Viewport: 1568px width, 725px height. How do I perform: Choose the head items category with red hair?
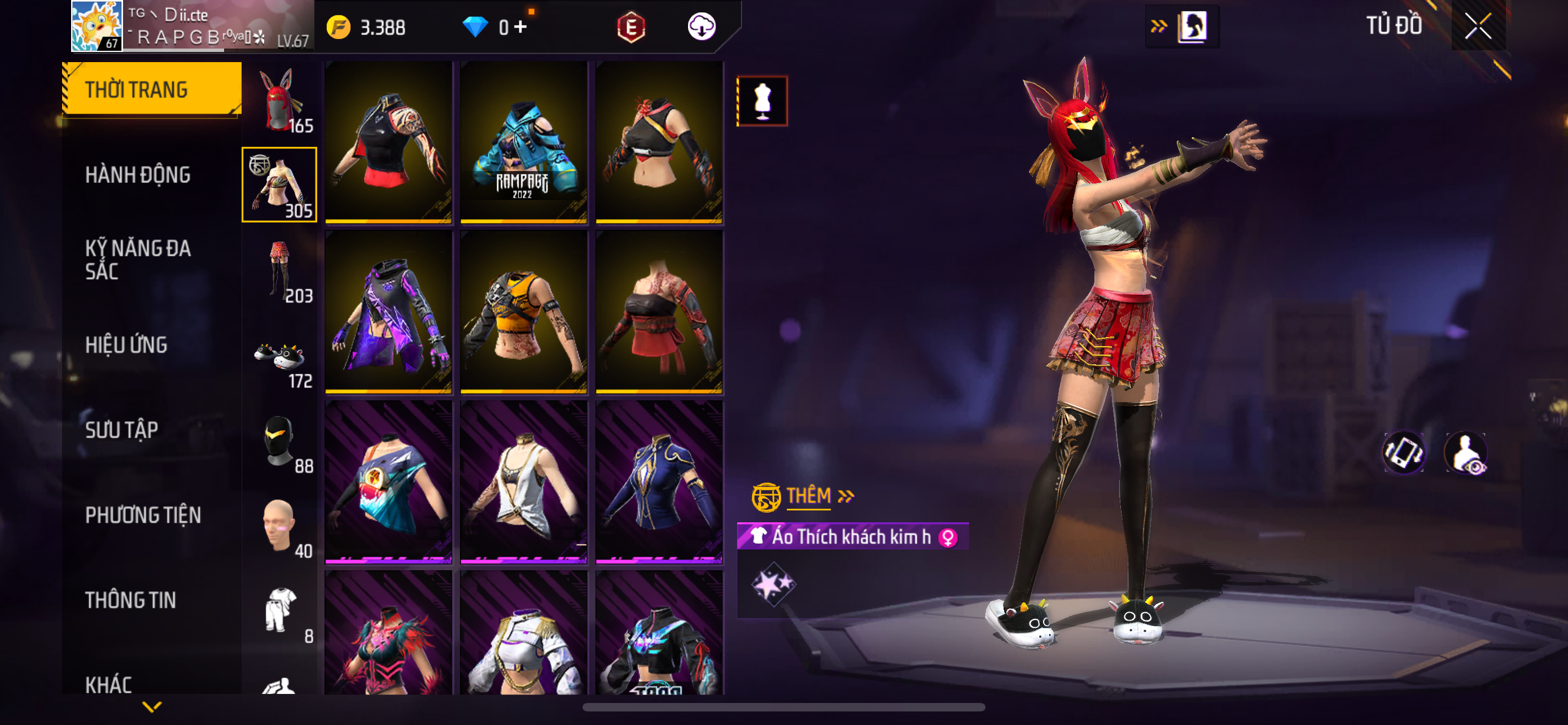coord(279,101)
